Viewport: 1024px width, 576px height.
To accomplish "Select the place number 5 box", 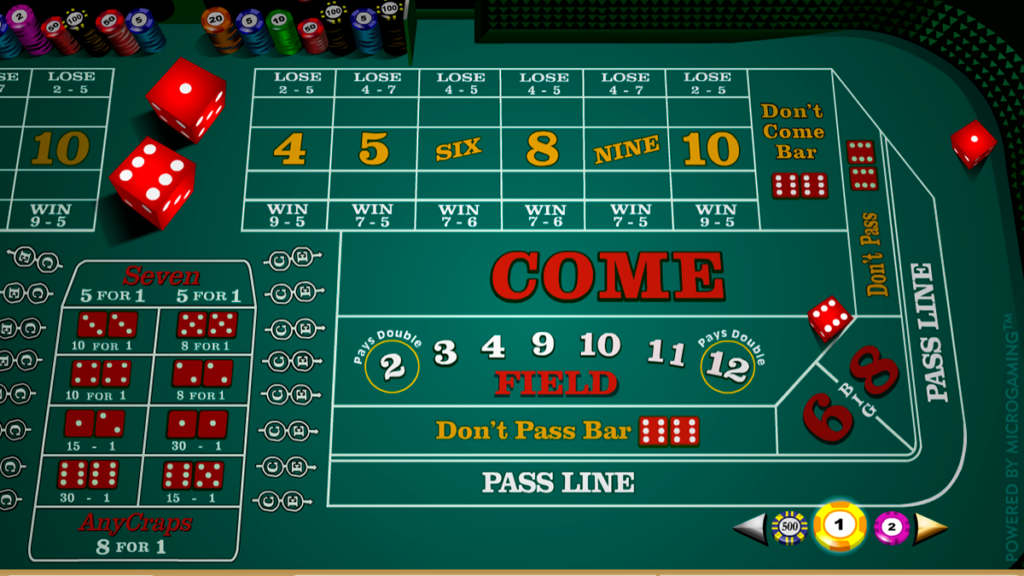I will click(374, 150).
